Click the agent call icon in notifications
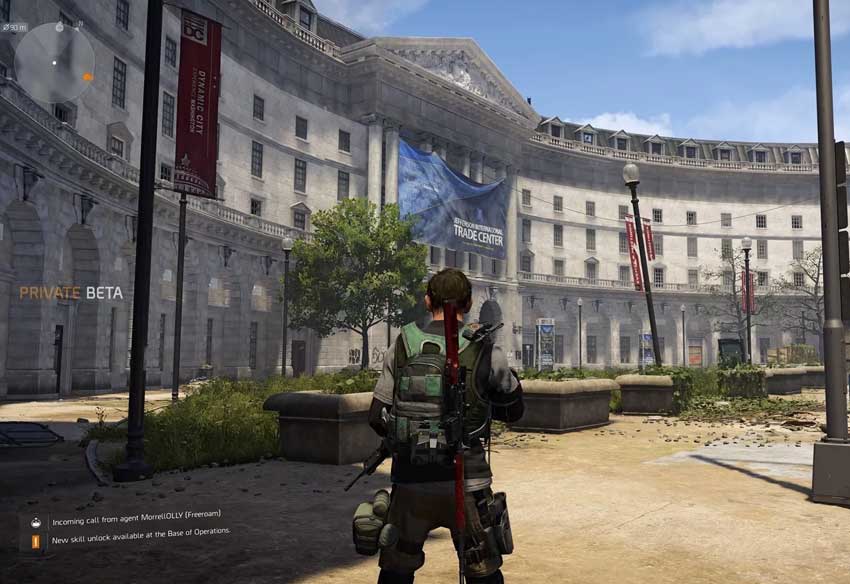Viewport: 850px width, 584px height. click(35, 522)
